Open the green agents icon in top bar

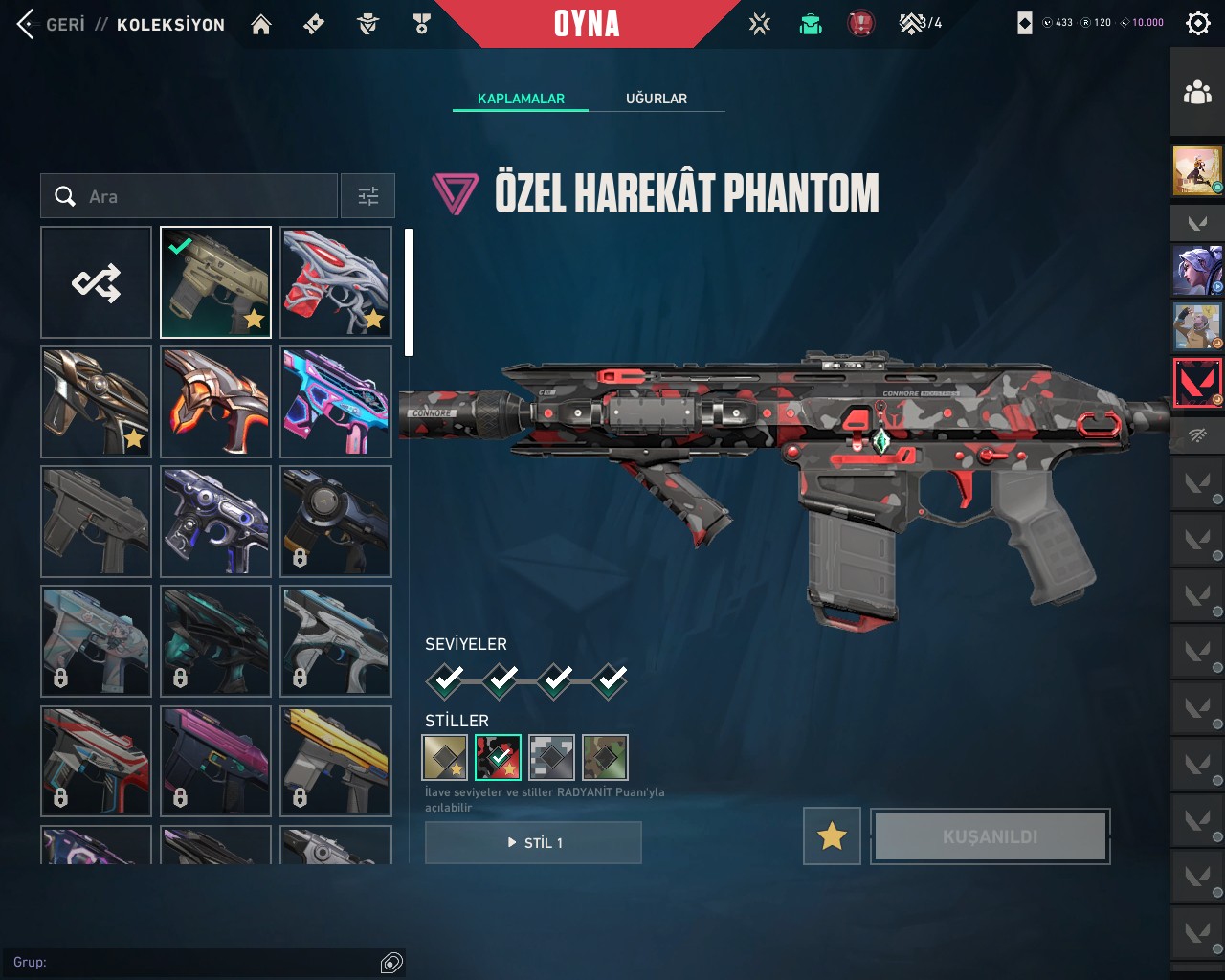pyautogui.click(x=811, y=24)
